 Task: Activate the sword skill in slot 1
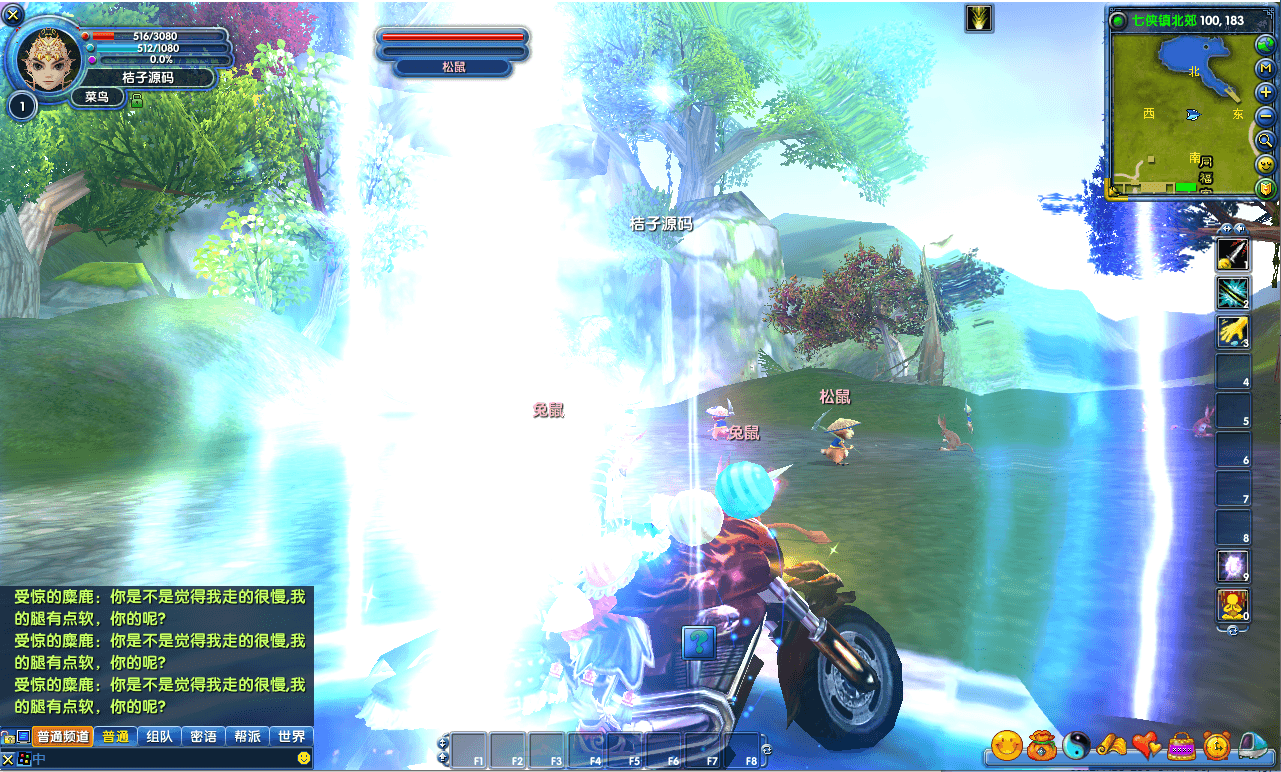(x=1232, y=255)
